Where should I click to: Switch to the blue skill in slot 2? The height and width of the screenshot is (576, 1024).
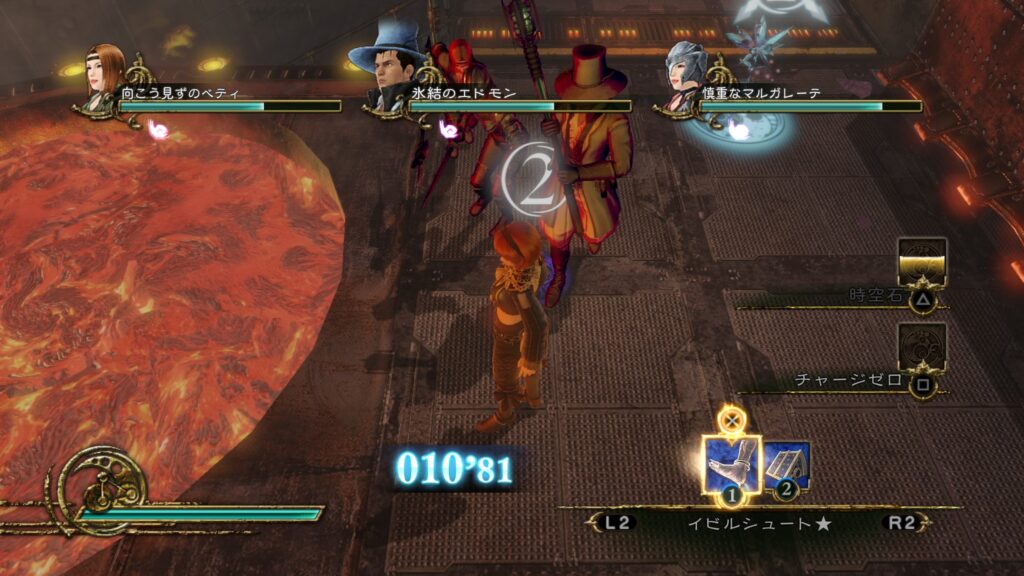point(788,466)
